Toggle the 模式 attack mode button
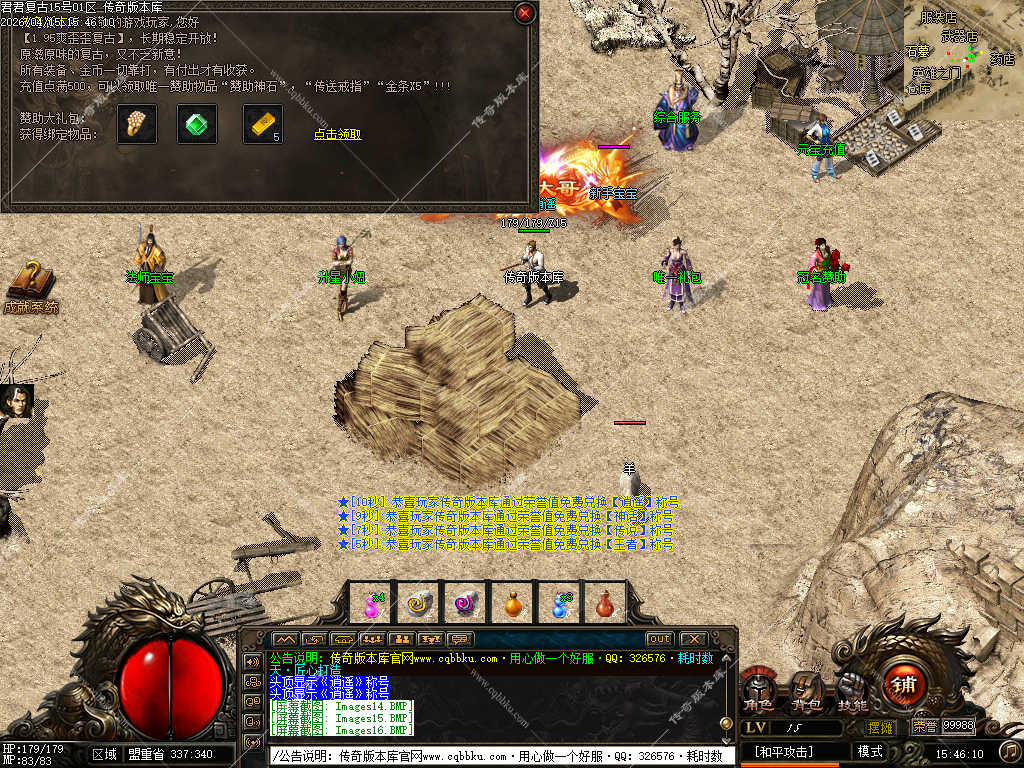This screenshot has height=768, width=1024. tap(870, 751)
